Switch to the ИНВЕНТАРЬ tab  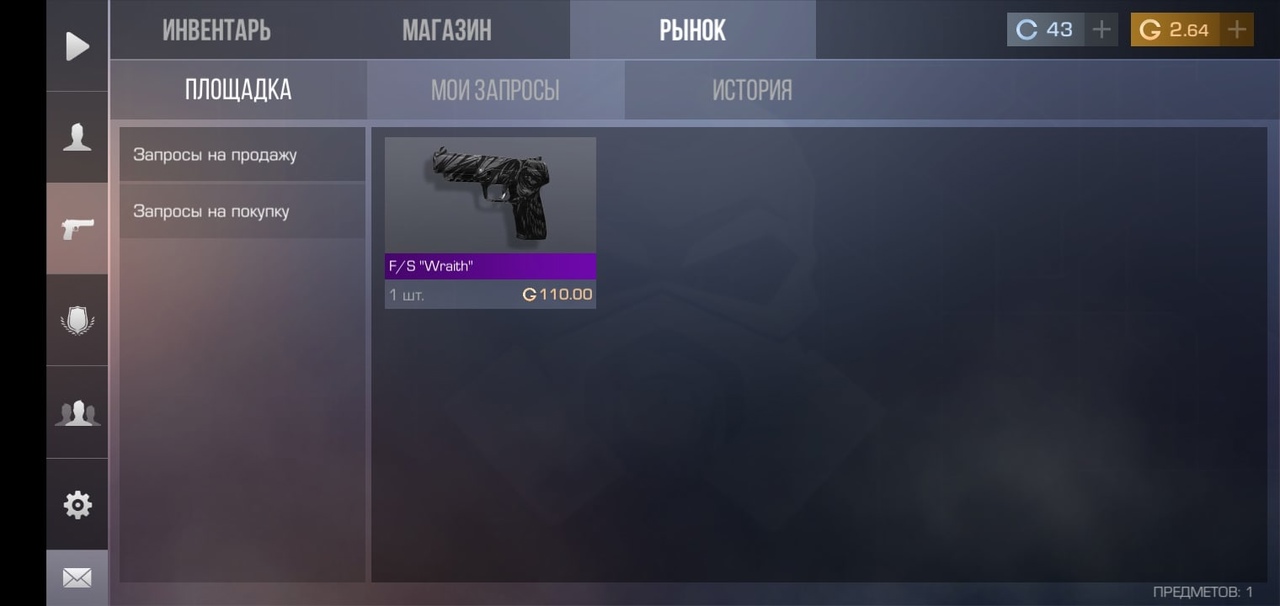(x=216, y=30)
